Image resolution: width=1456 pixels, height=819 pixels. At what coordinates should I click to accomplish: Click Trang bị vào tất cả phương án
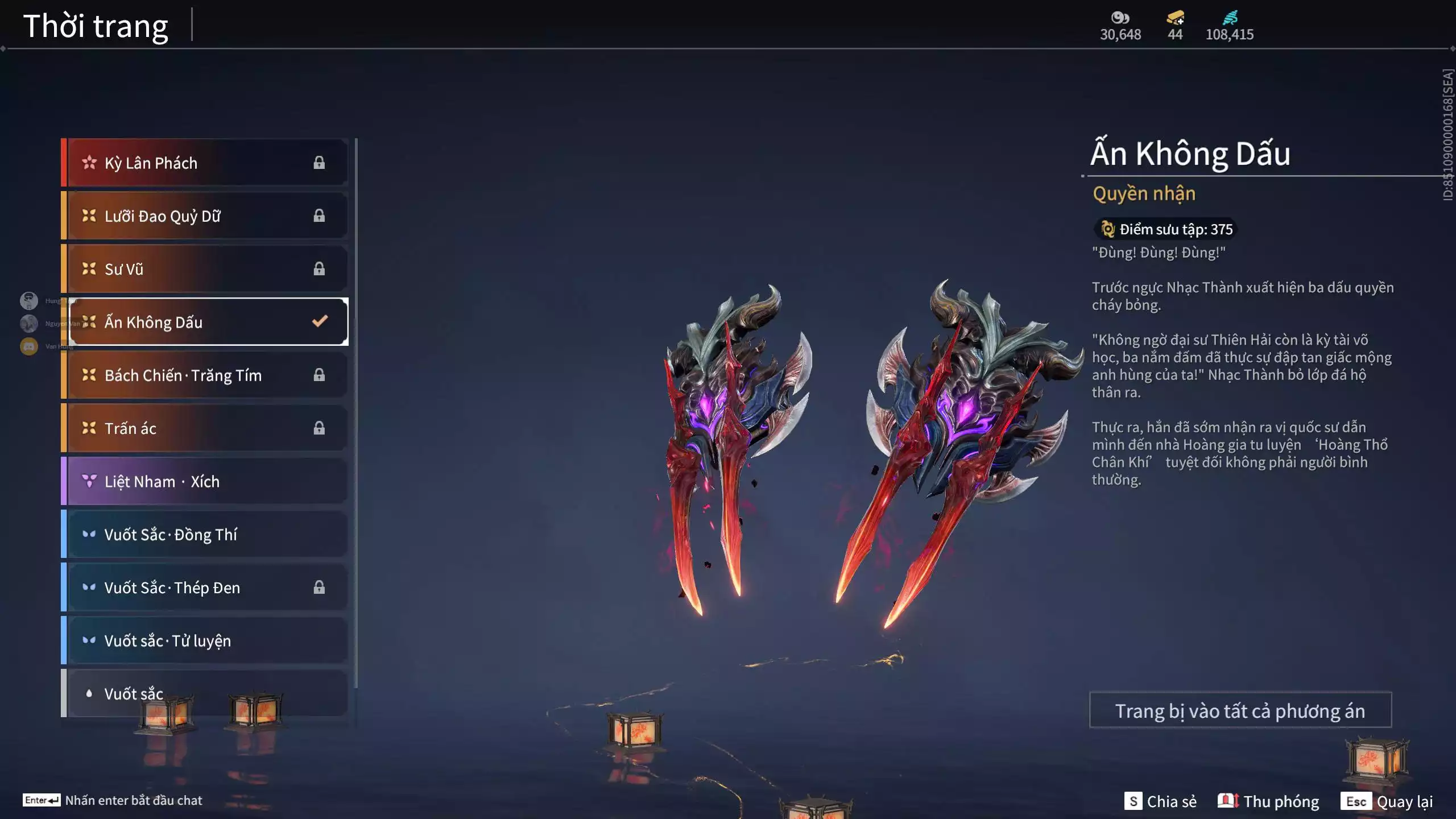click(1240, 710)
